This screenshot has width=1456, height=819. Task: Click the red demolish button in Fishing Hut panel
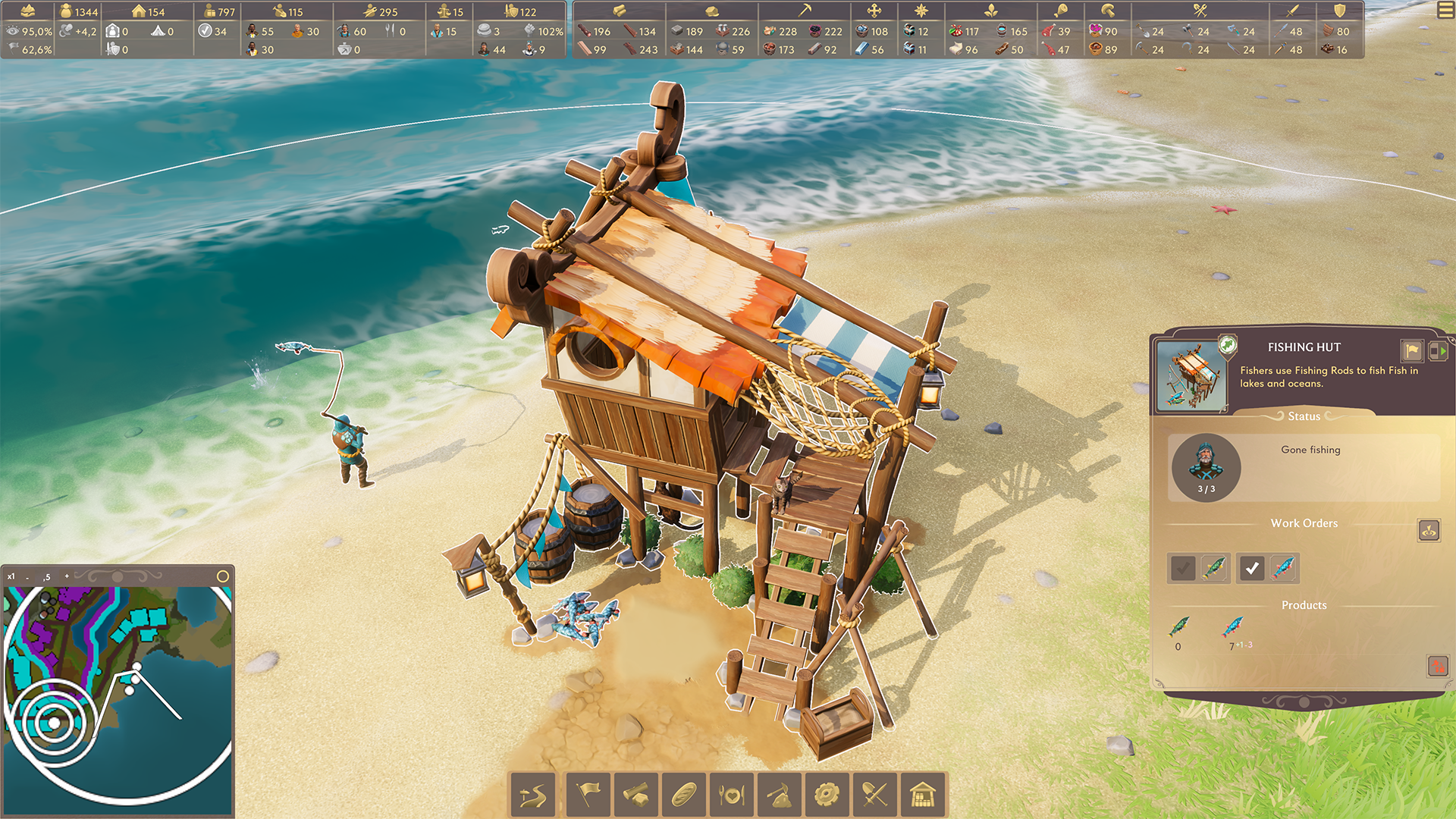point(1437,666)
